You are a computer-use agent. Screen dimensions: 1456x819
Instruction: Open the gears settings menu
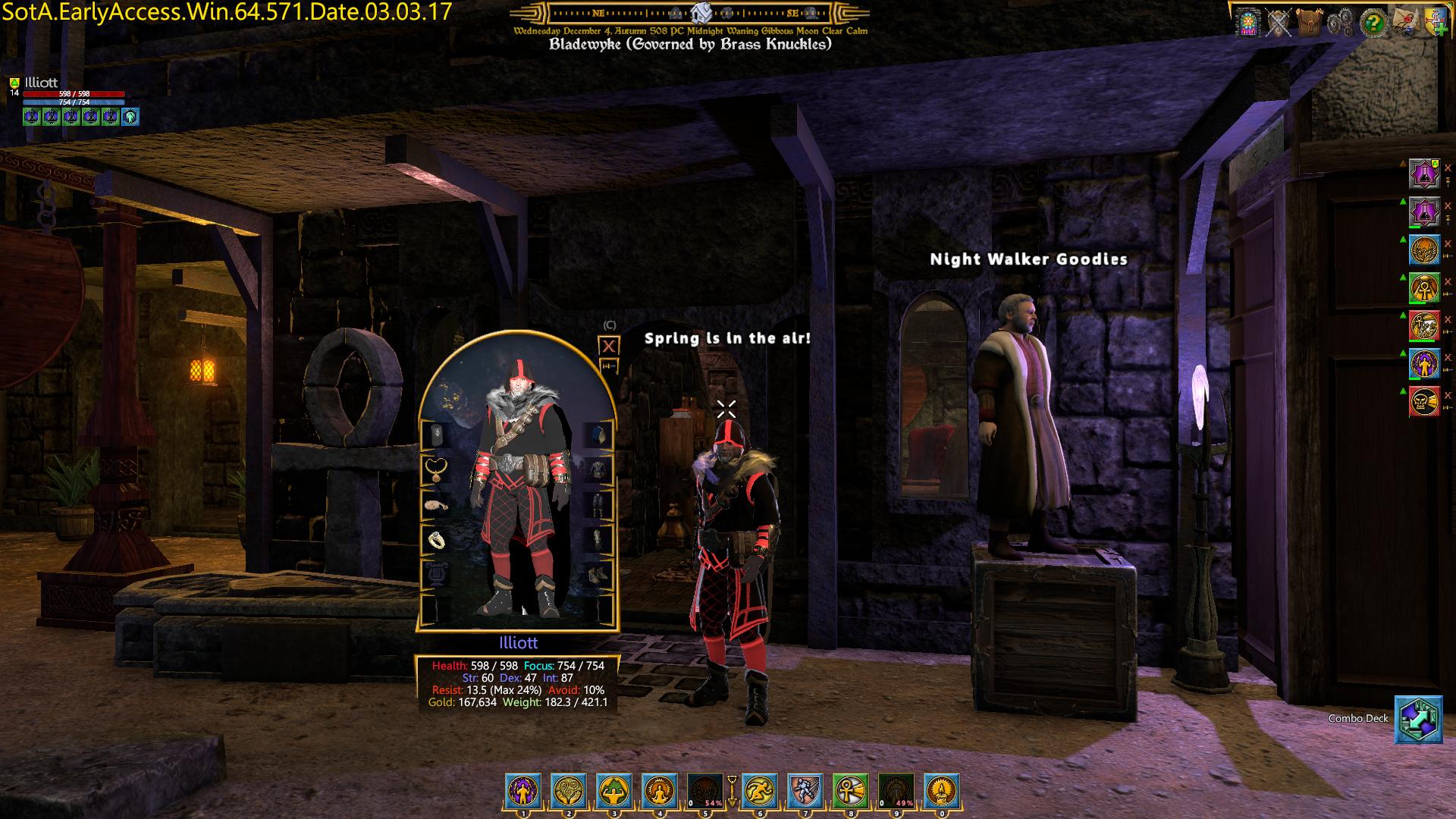pyautogui.click(x=1339, y=22)
